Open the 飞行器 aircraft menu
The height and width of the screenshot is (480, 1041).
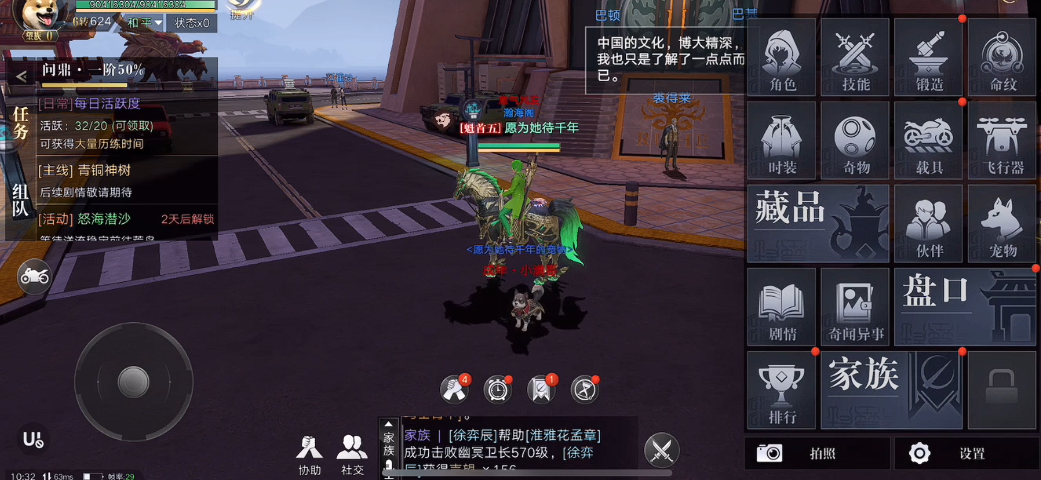click(1001, 140)
